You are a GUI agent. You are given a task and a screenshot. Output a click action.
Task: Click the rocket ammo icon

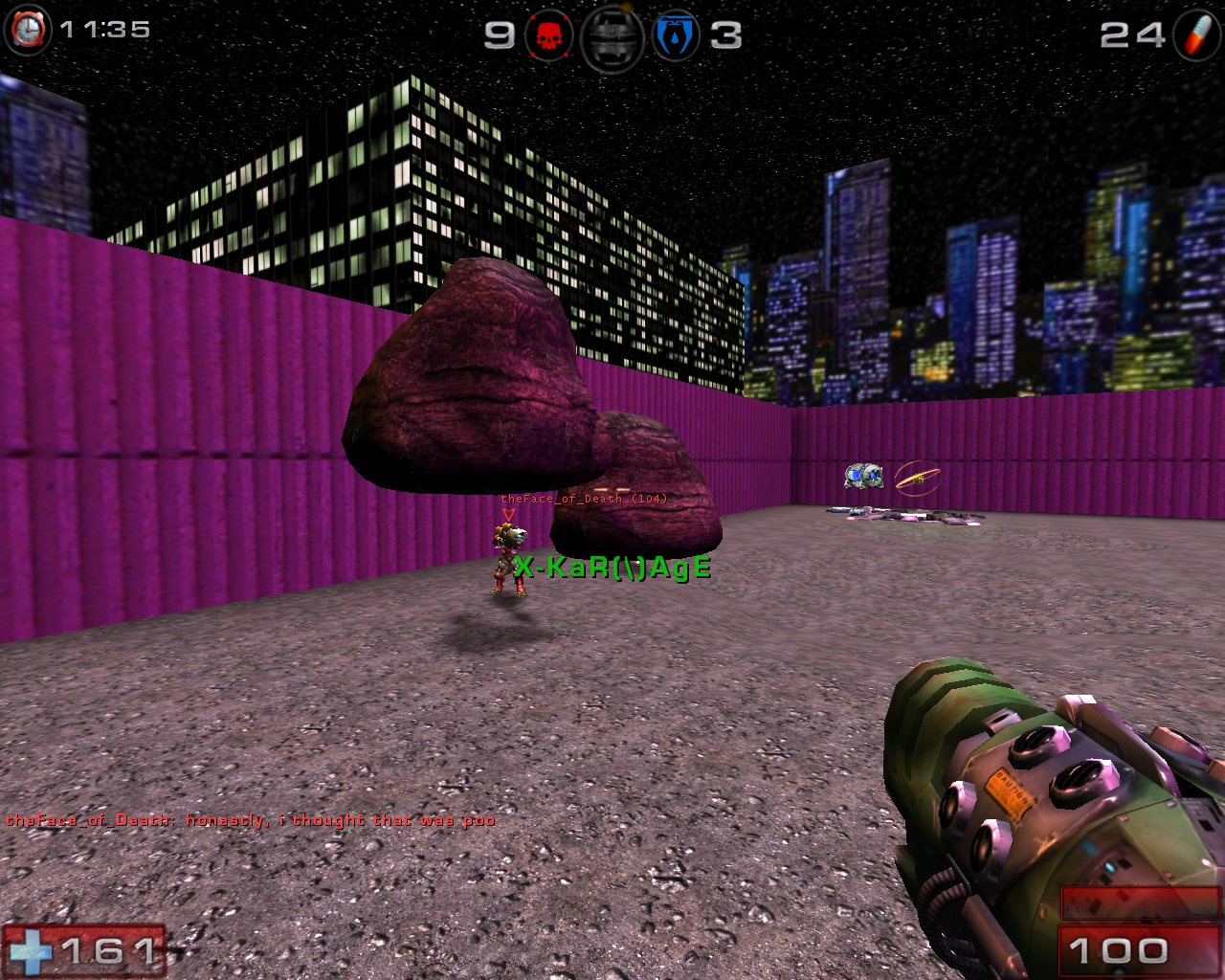click(1197, 35)
